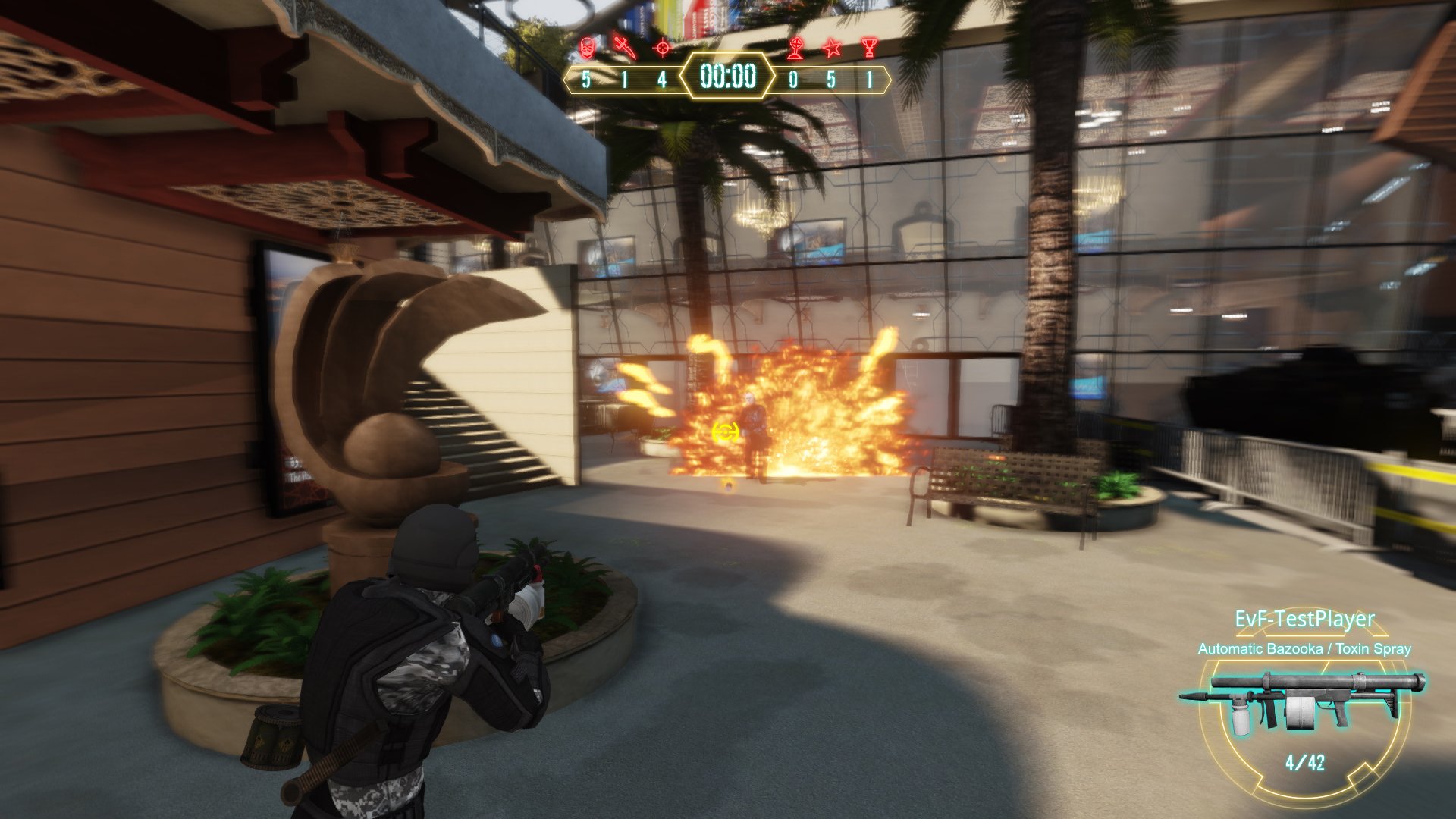The image size is (1456, 819).
Task: Click the red crosshair target icon
Action: (662, 48)
